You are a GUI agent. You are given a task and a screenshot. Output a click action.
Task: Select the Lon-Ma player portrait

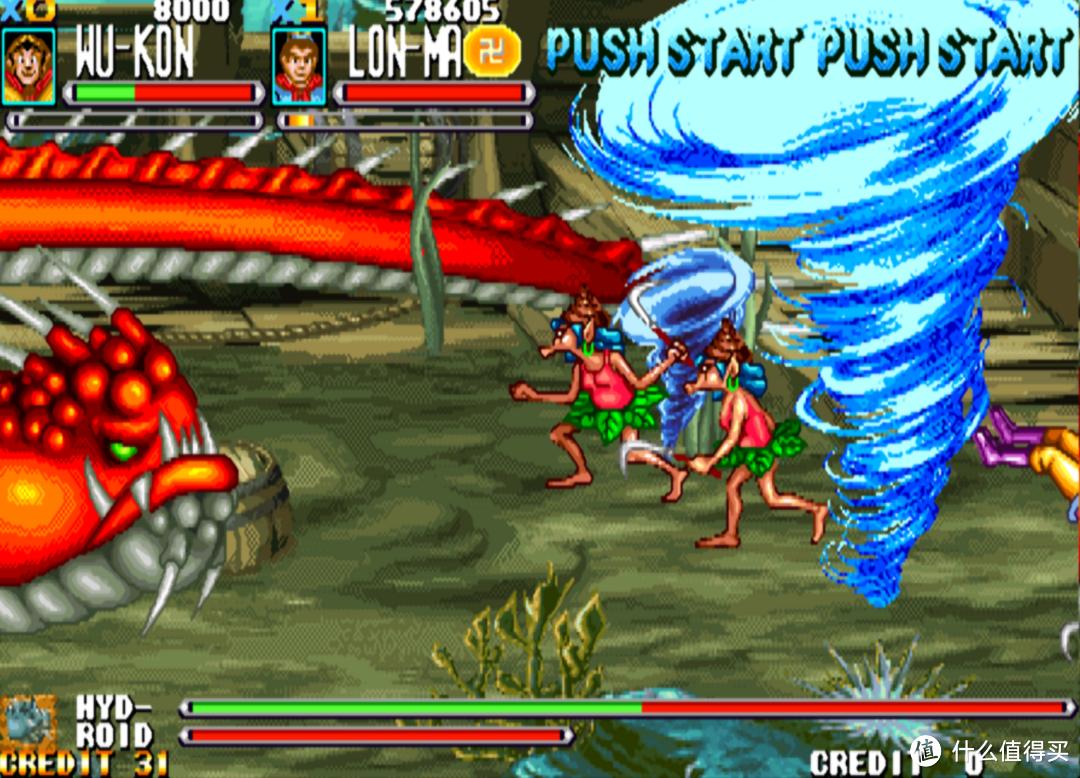pyautogui.click(x=298, y=66)
